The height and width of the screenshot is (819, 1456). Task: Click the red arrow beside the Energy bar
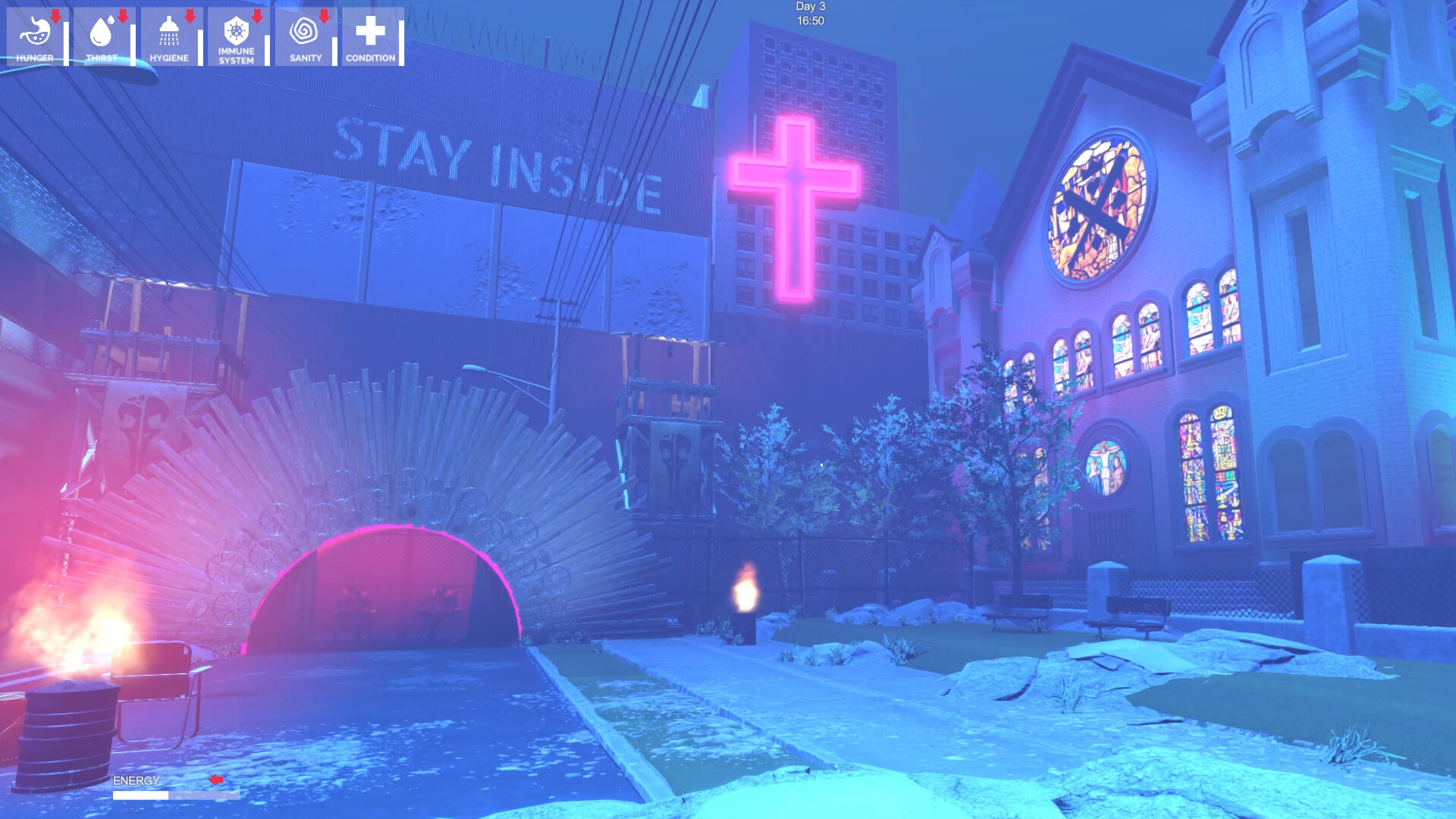click(x=217, y=778)
